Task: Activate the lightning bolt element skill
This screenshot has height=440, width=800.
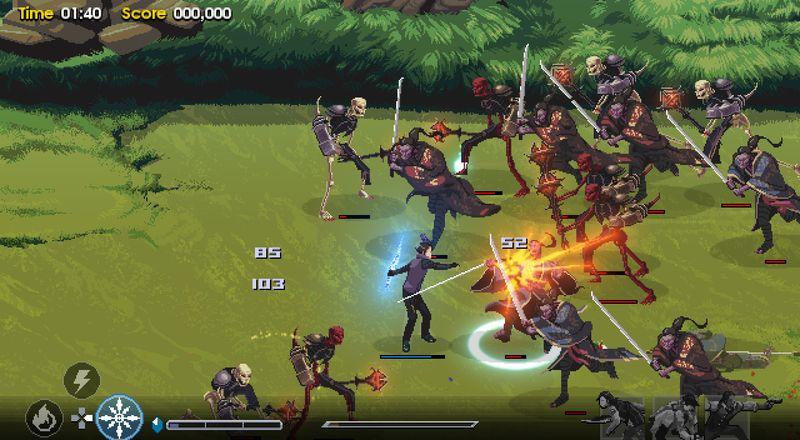Action: tap(81, 380)
